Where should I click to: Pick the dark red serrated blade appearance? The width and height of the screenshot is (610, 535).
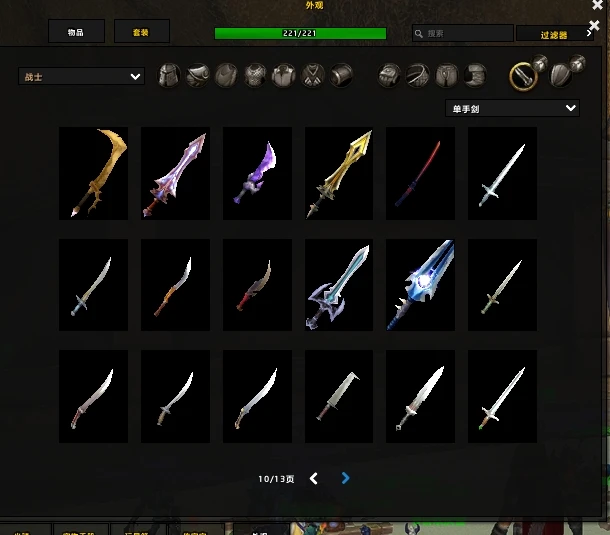pos(257,285)
